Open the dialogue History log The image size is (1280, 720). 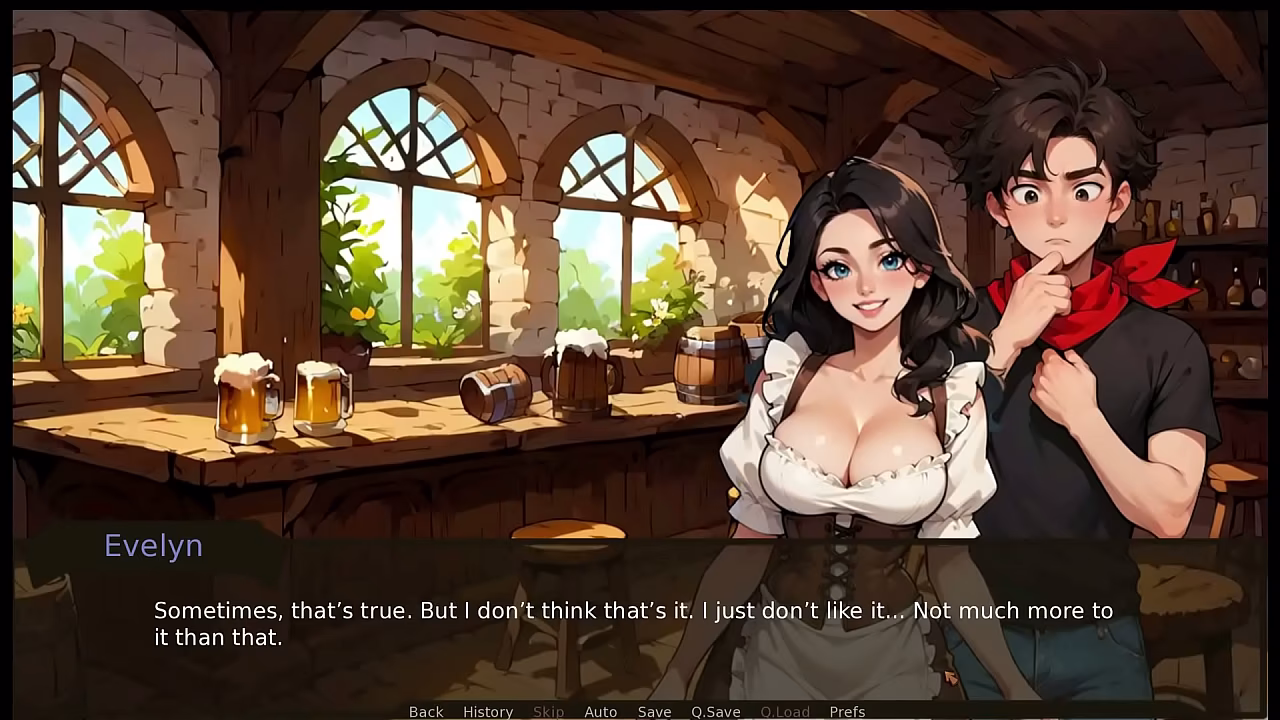point(487,711)
